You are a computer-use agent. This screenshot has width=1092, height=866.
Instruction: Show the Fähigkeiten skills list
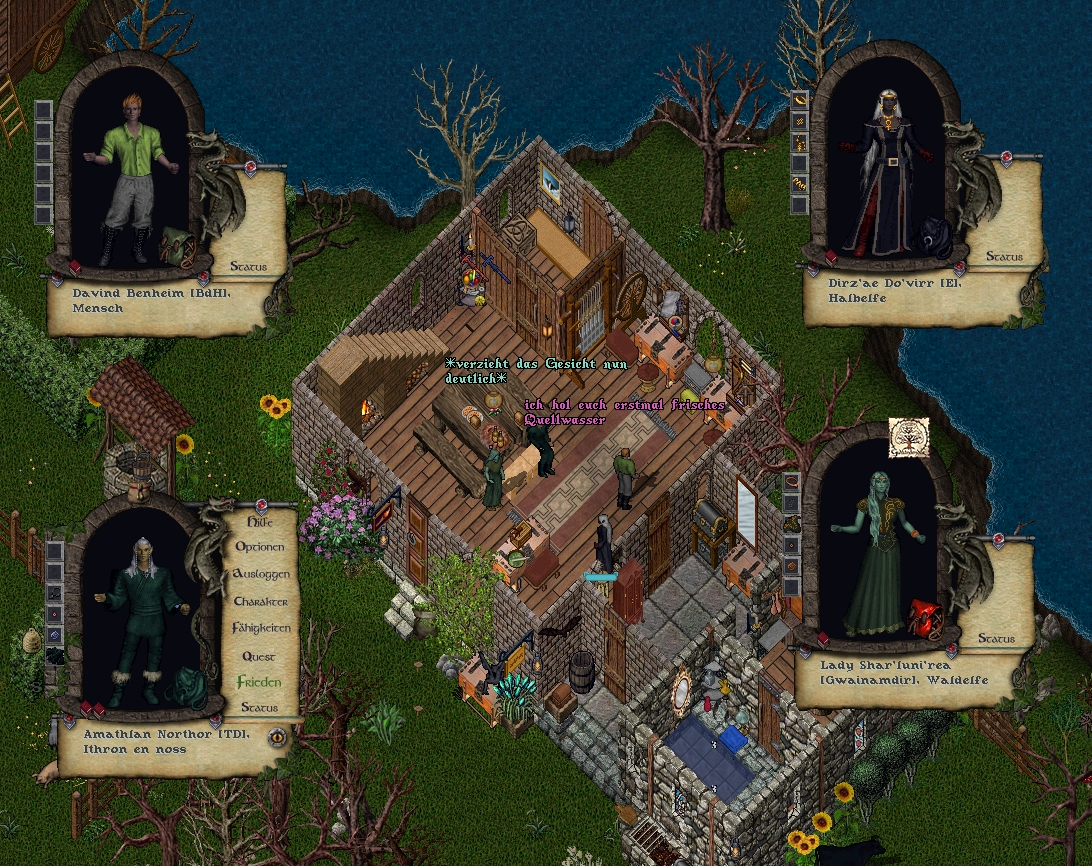(261, 628)
